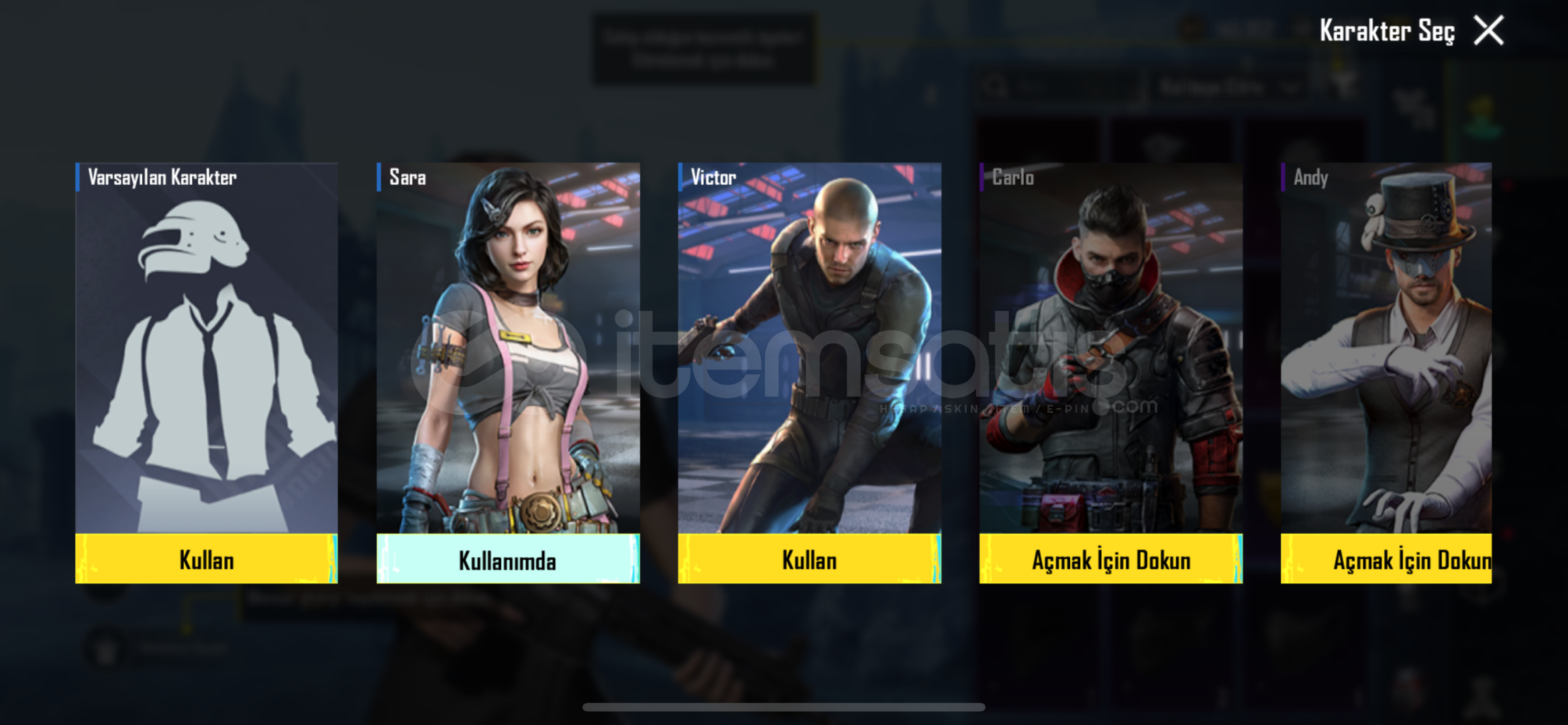The height and width of the screenshot is (725, 1568).
Task: Click the blue accent marker beside the Sara name label
Action: coord(378,178)
